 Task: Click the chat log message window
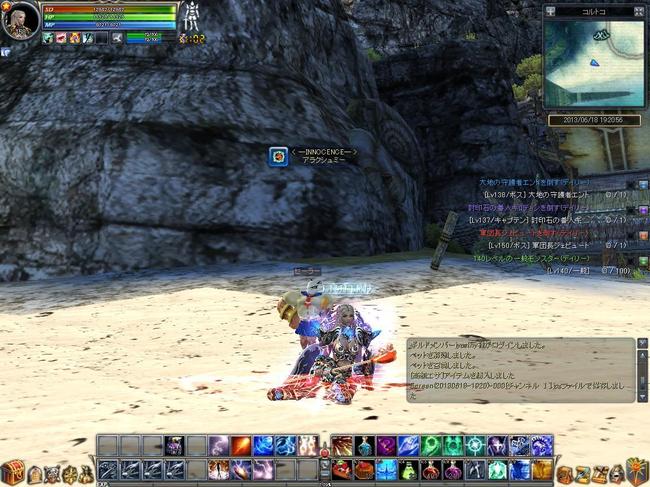[x=520, y=368]
